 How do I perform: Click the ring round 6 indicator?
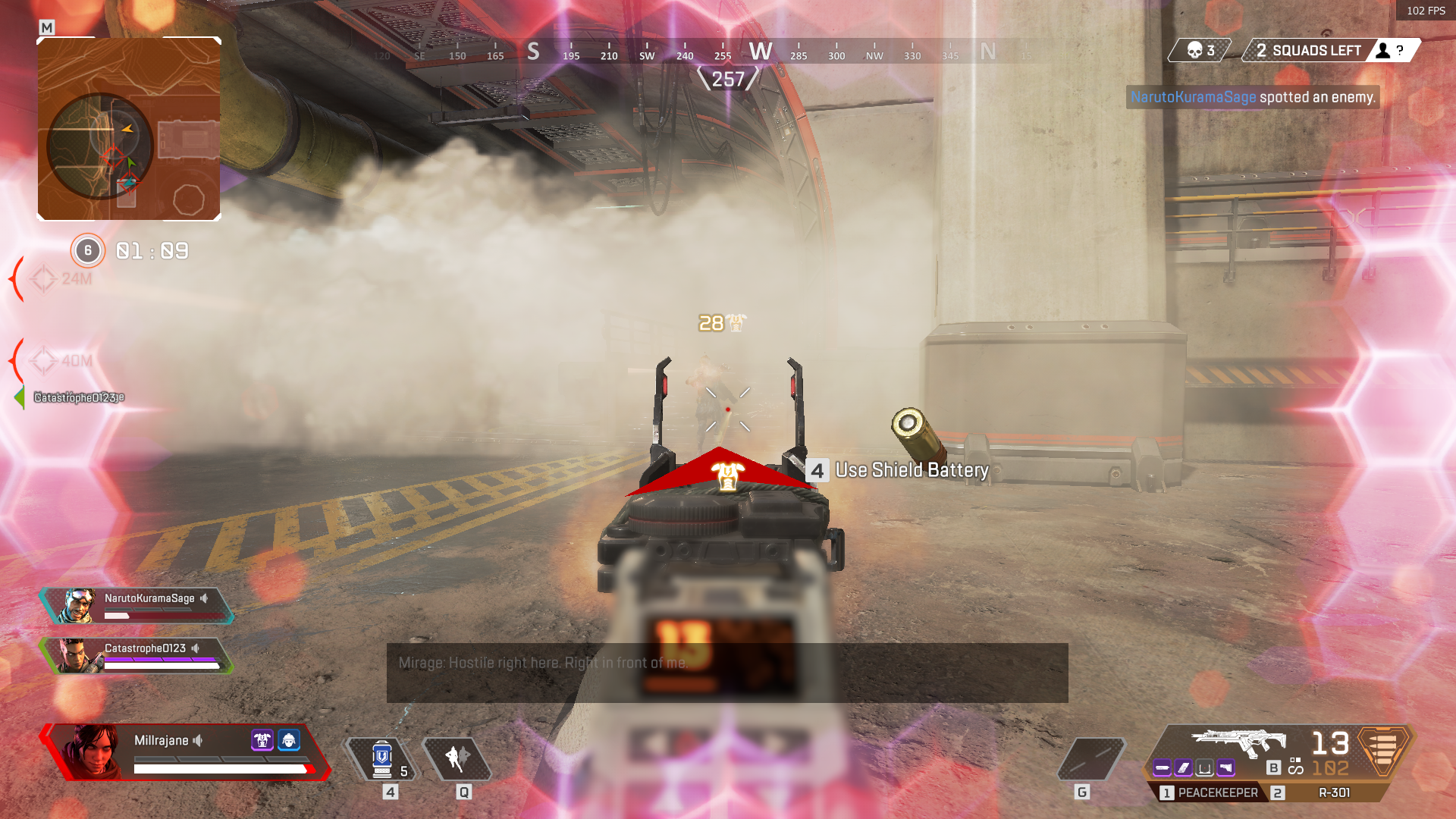88,250
